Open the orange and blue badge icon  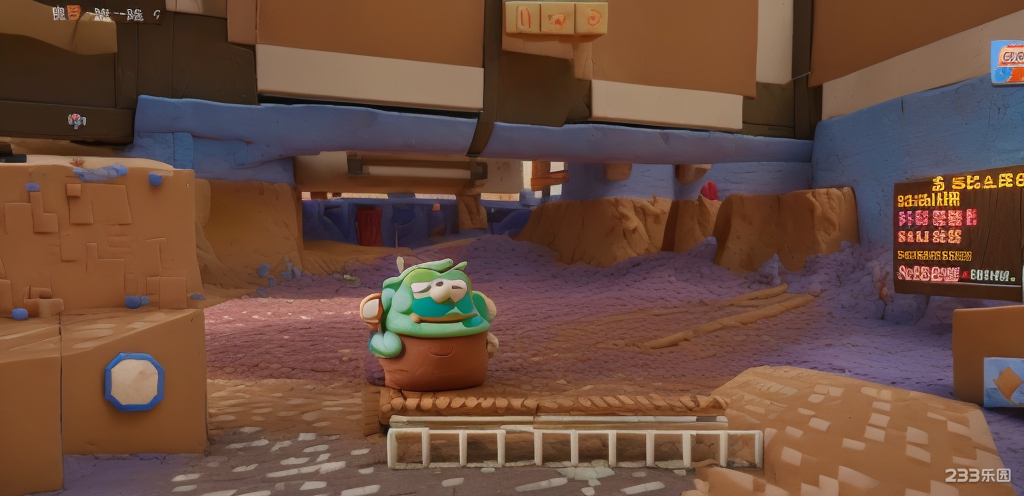tap(1007, 61)
